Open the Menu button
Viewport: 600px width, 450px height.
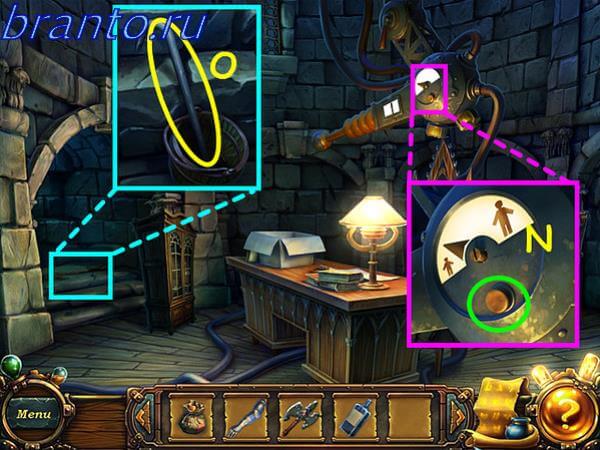[x=33, y=412]
